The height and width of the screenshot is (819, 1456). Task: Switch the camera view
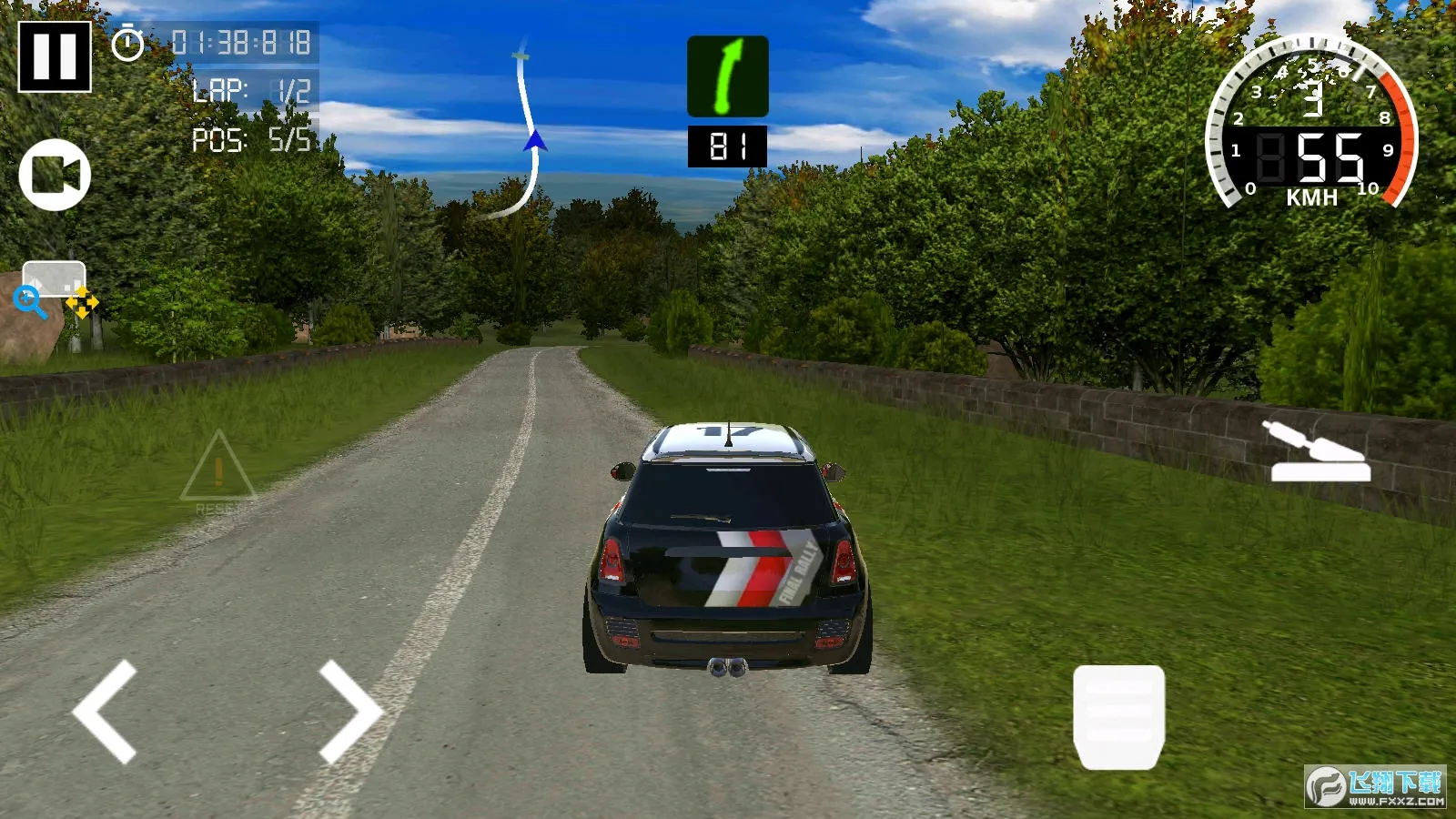(x=55, y=175)
